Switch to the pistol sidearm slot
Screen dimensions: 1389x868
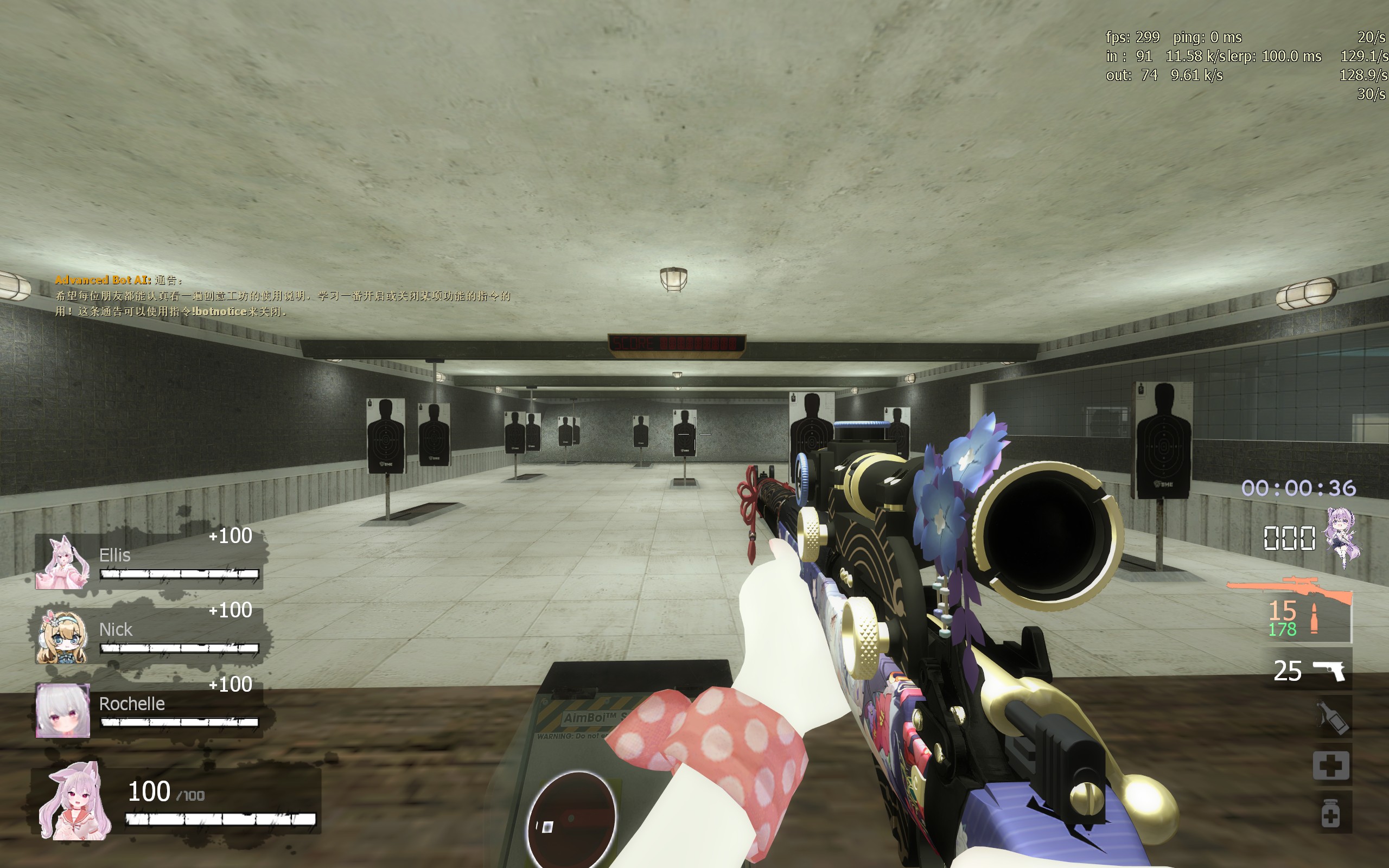pyautogui.click(x=1328, y=670)
